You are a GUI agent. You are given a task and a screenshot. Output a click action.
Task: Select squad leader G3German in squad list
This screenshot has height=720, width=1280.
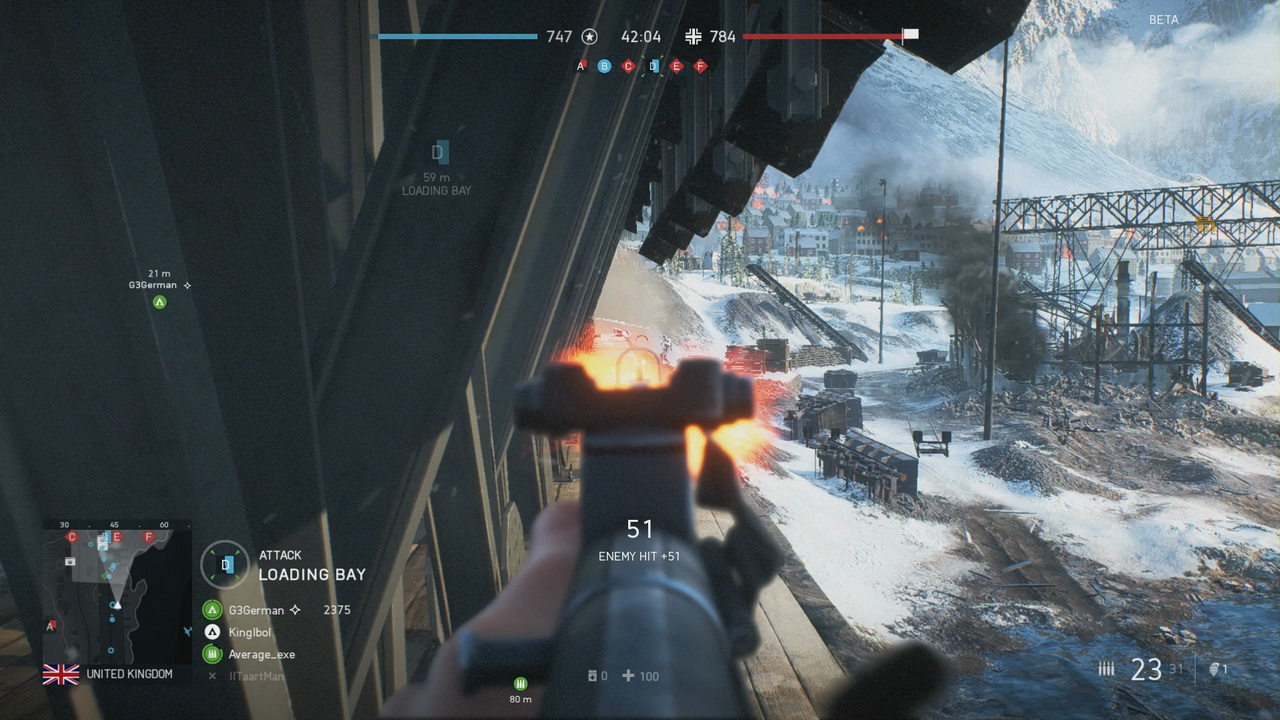[255, 610]
